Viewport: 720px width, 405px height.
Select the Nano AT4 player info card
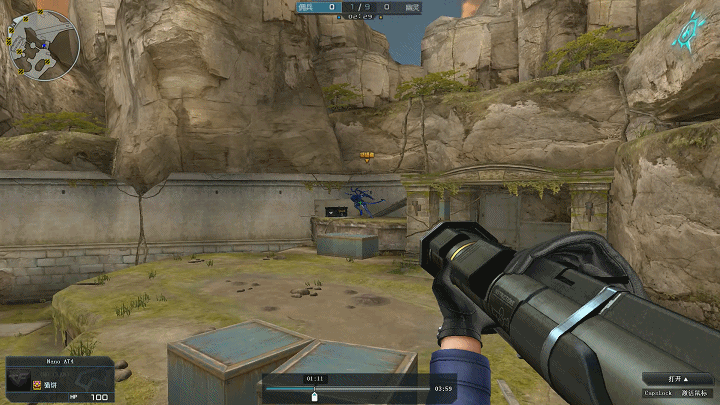pyautogui.click(x=58, y=379)
